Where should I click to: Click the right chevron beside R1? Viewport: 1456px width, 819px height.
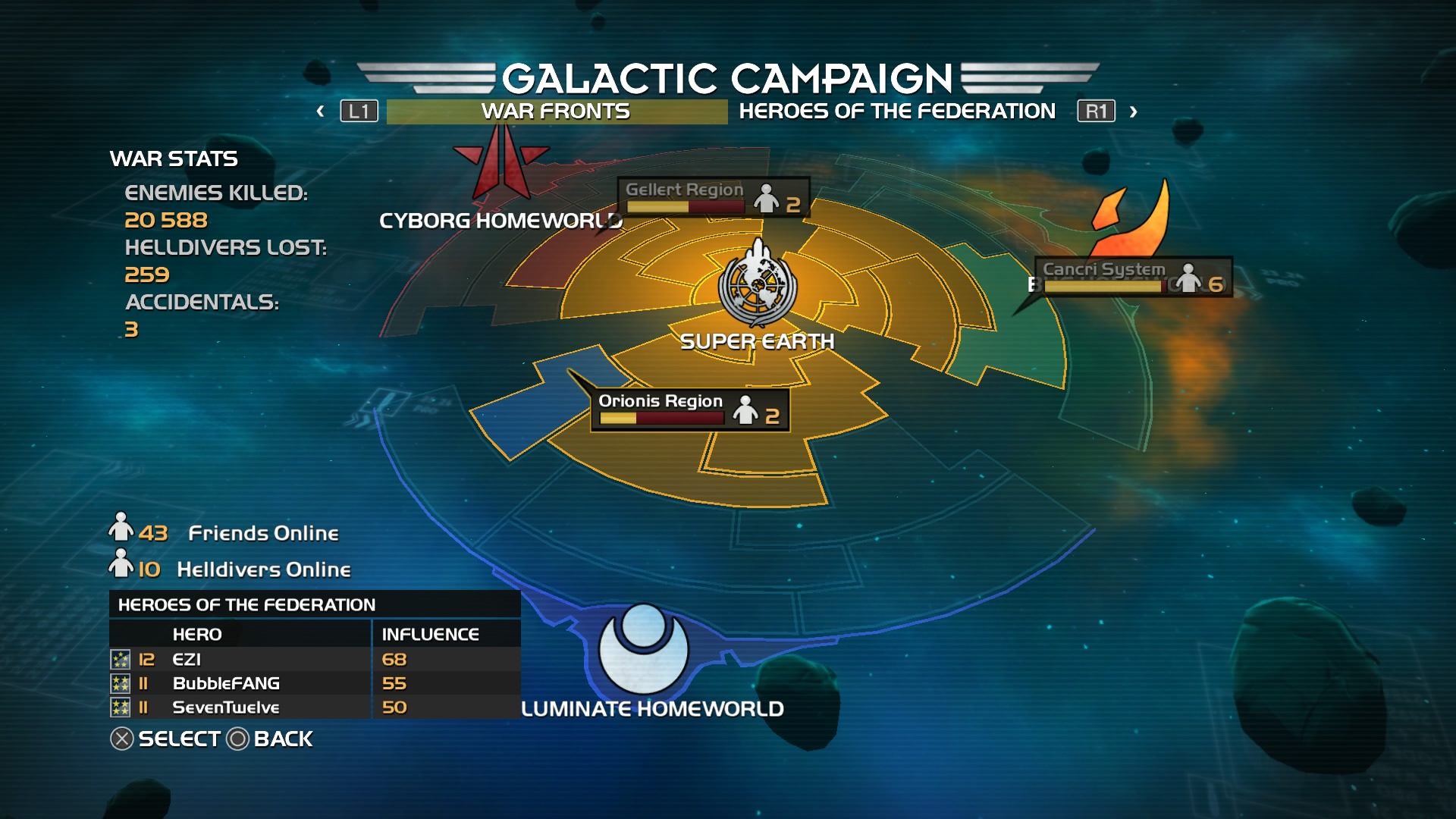1132,111
